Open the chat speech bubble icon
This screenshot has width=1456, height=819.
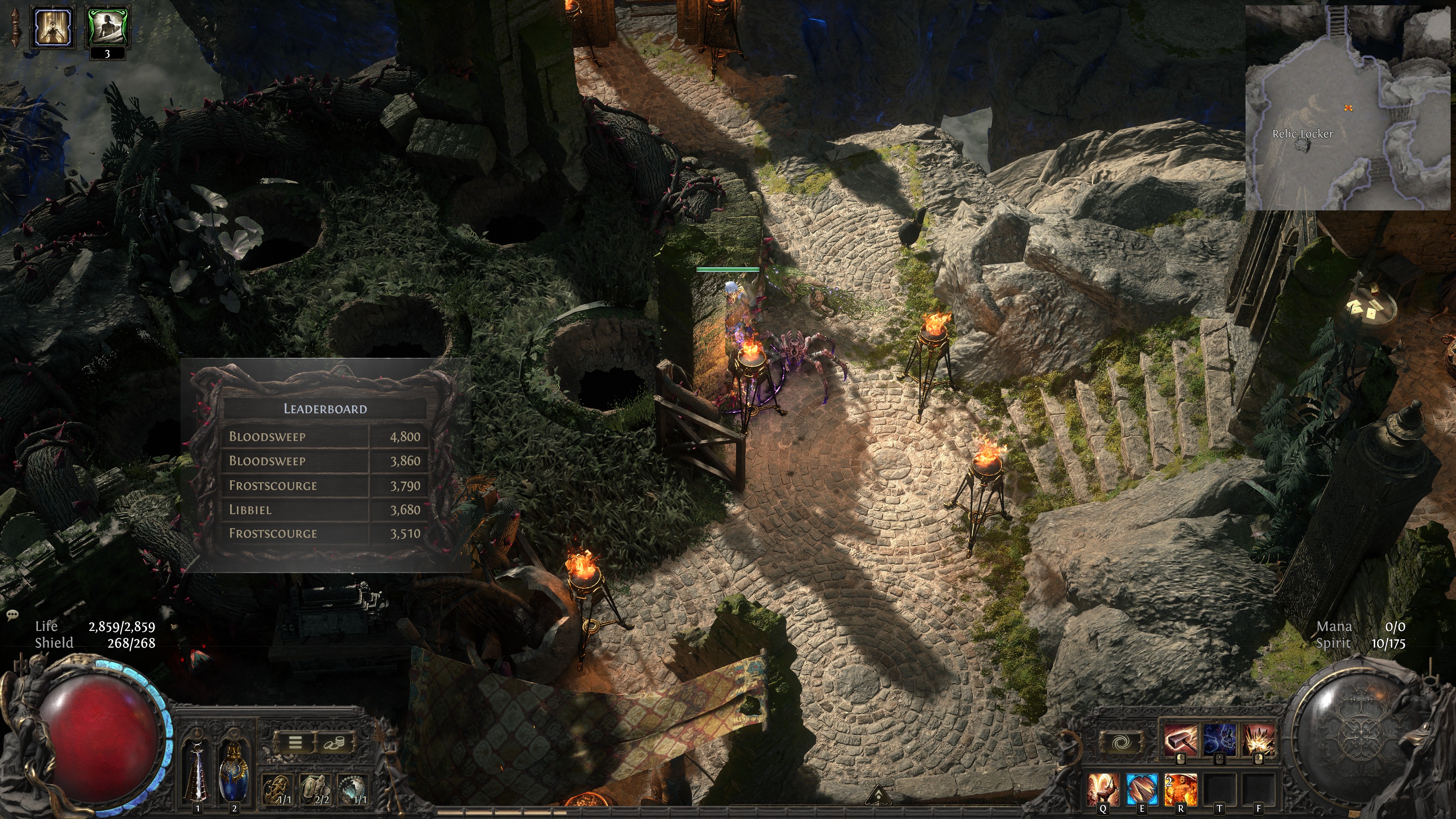pos(13,615)
